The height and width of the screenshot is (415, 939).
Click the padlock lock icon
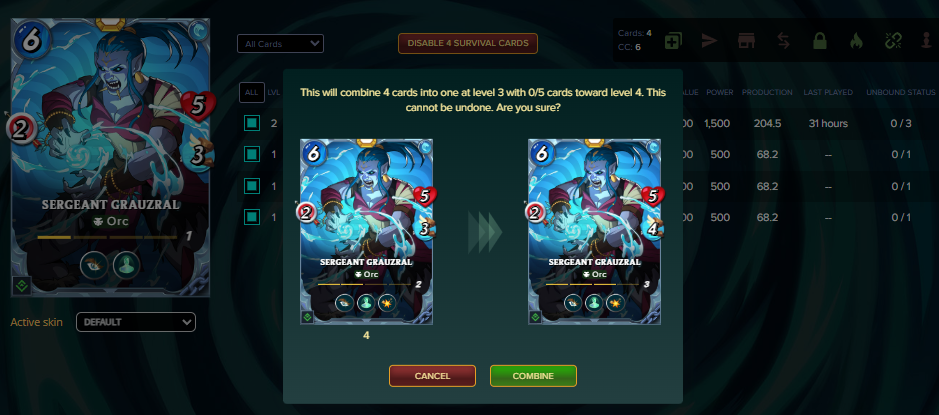pyautogui.click(x=819, y=41)
